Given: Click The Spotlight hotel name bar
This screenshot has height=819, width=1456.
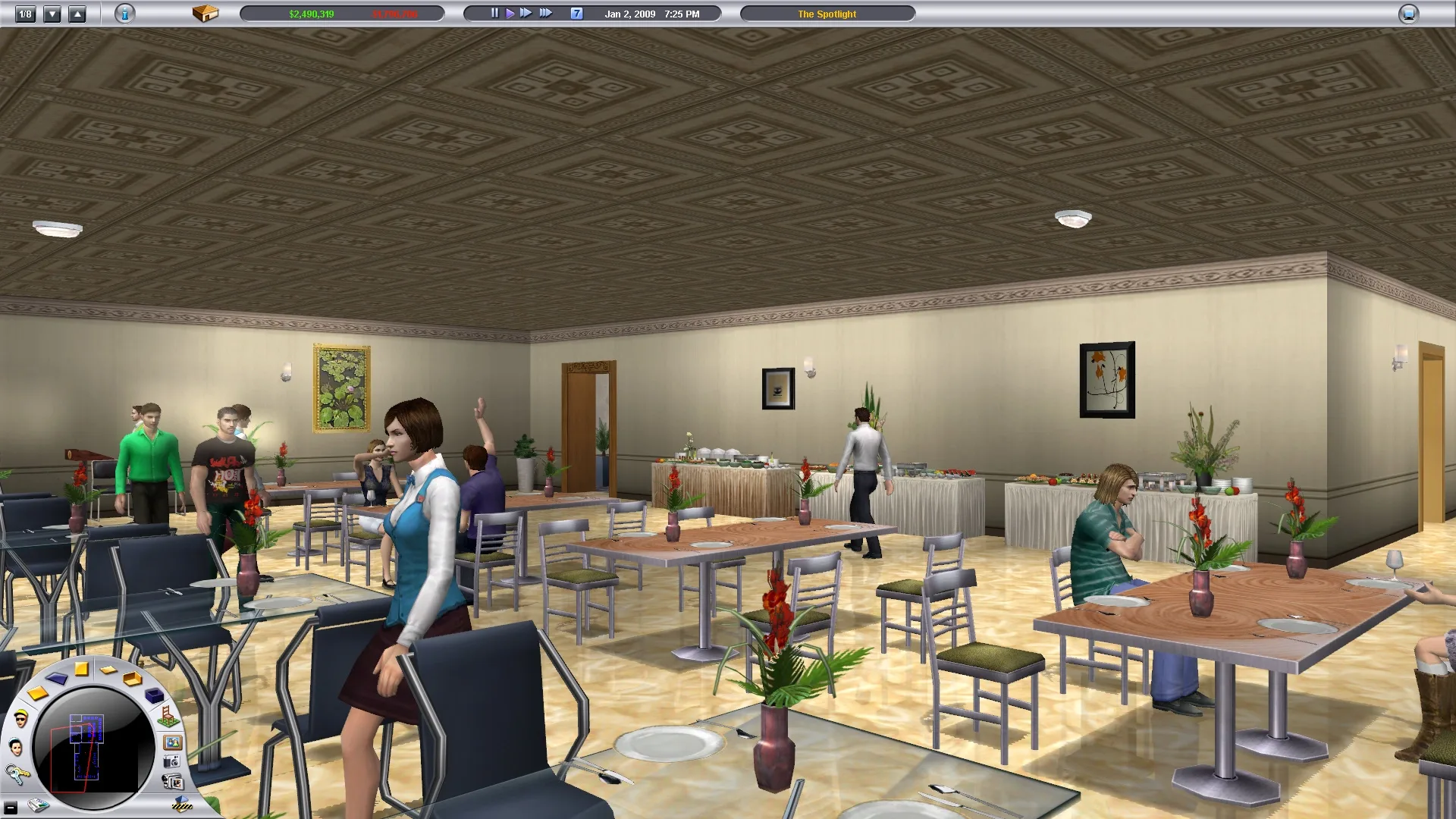Looking at the screenshot, I should [x=826, y=13].
